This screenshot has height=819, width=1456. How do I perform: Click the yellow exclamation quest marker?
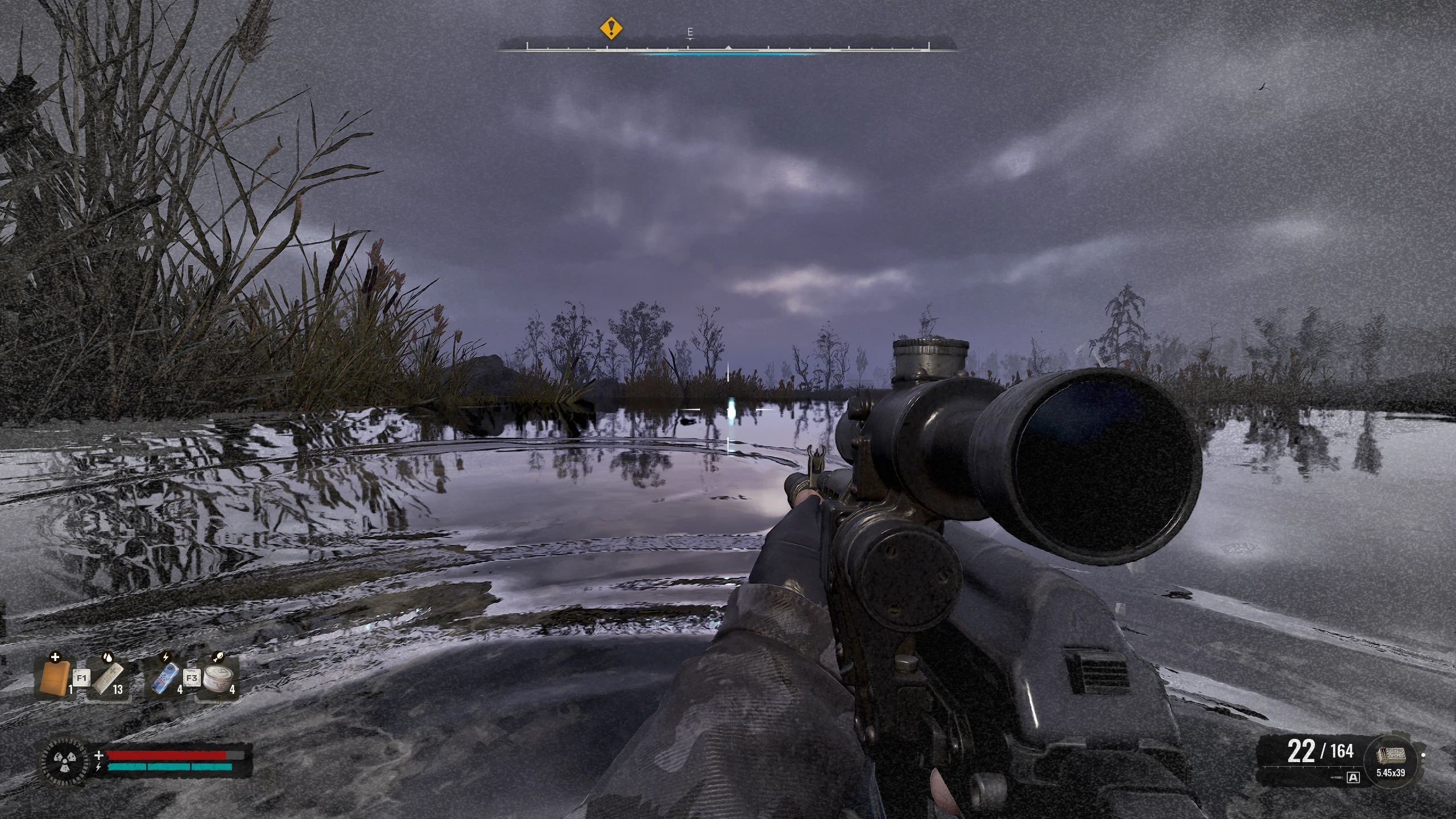point(611,27)
